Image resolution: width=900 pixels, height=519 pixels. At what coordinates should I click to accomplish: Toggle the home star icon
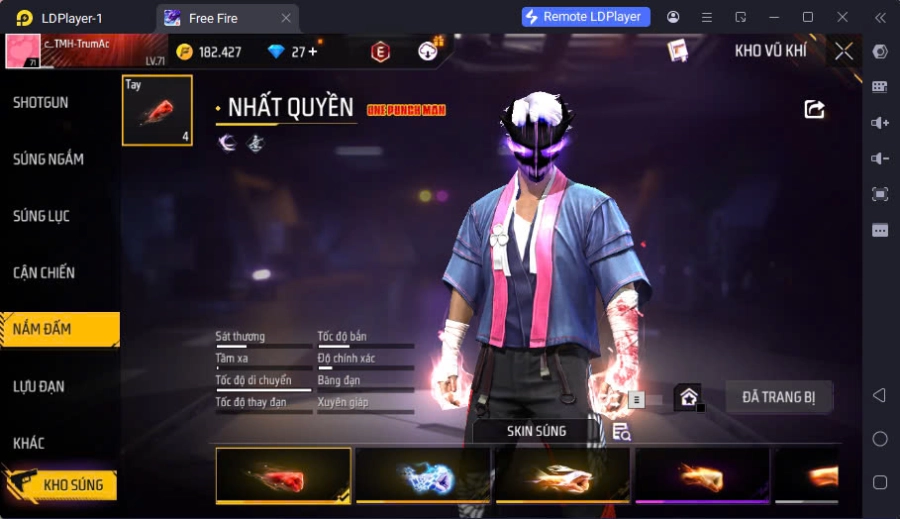[688, 397]
